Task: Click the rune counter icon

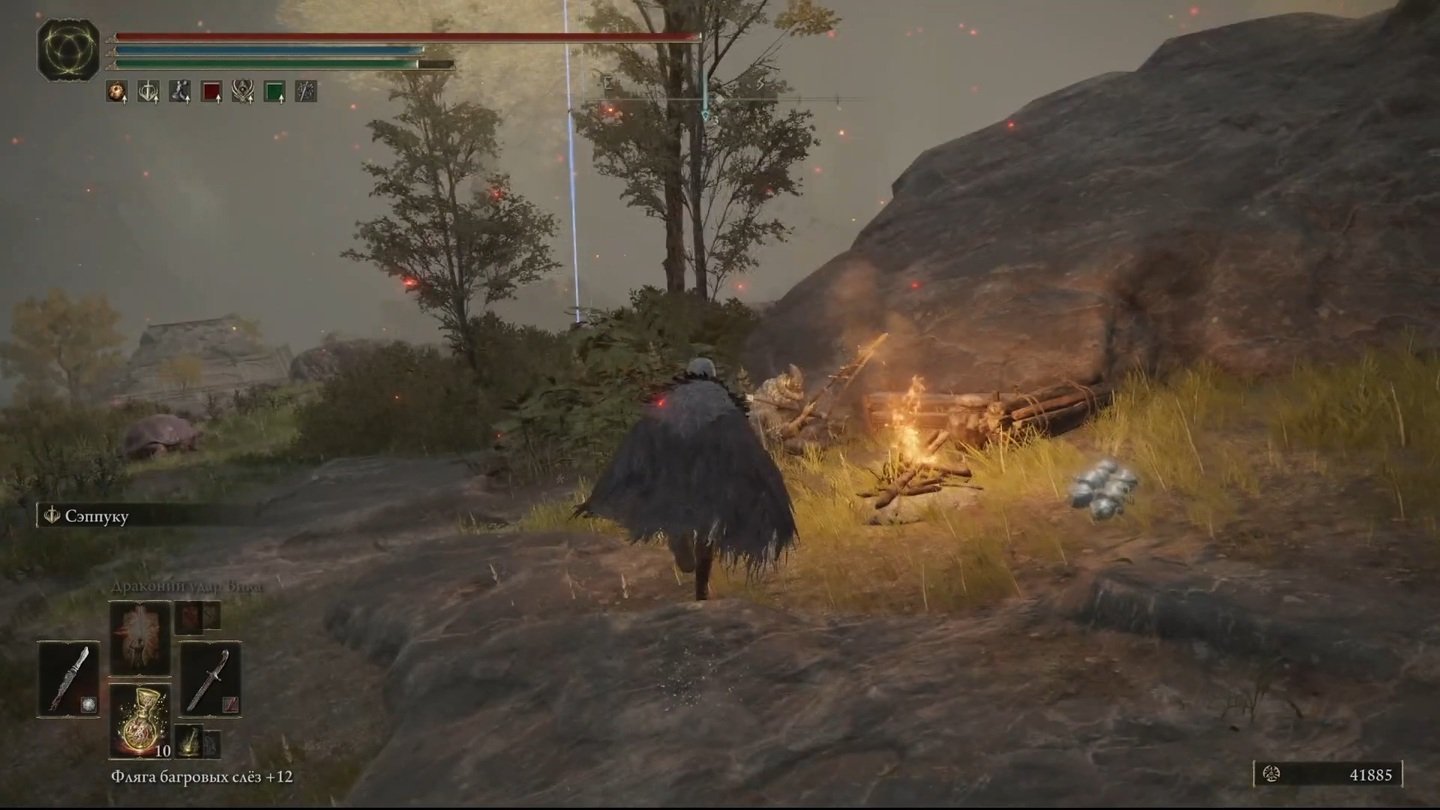Action: [1273, 773]
